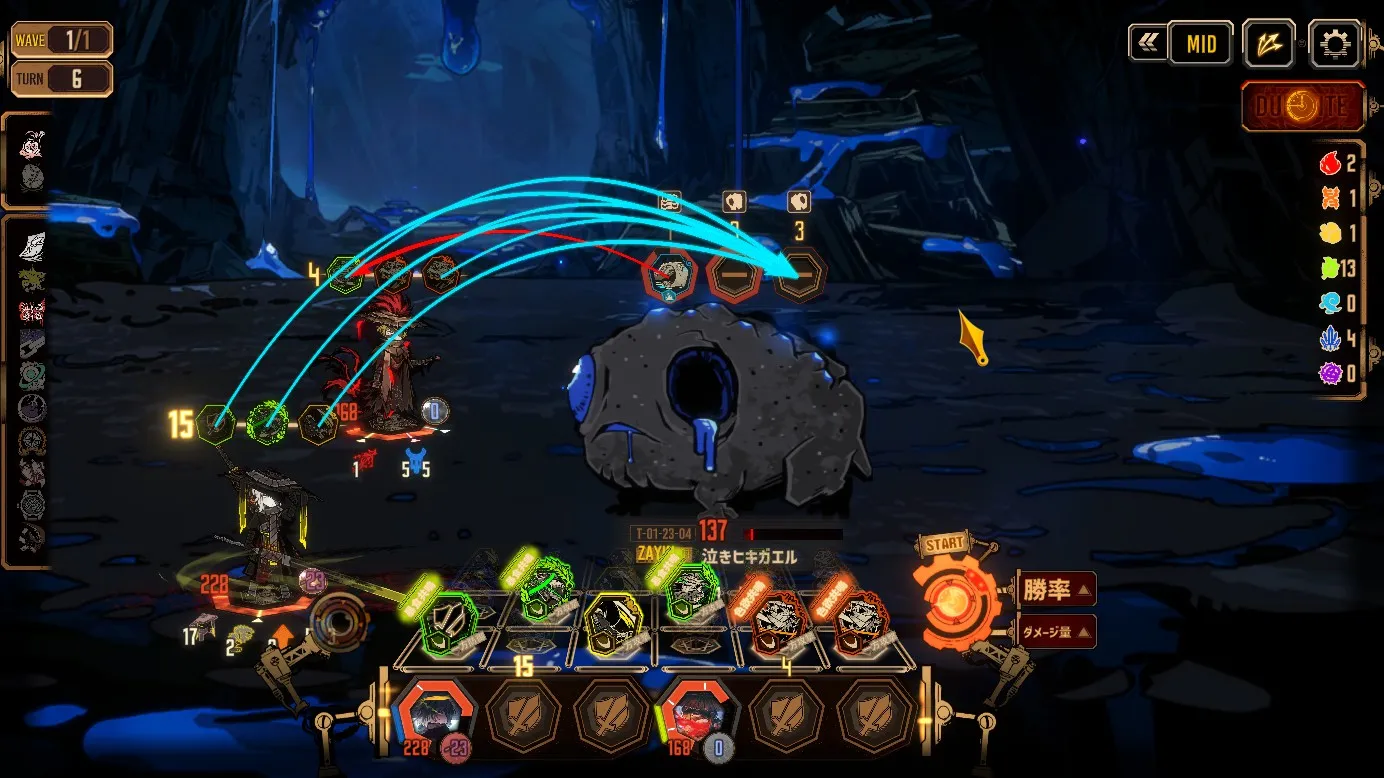Click the double-chevron collapse arrow
The width and height of the screenshot is (1384, 778).
[x=1146, y=44]
